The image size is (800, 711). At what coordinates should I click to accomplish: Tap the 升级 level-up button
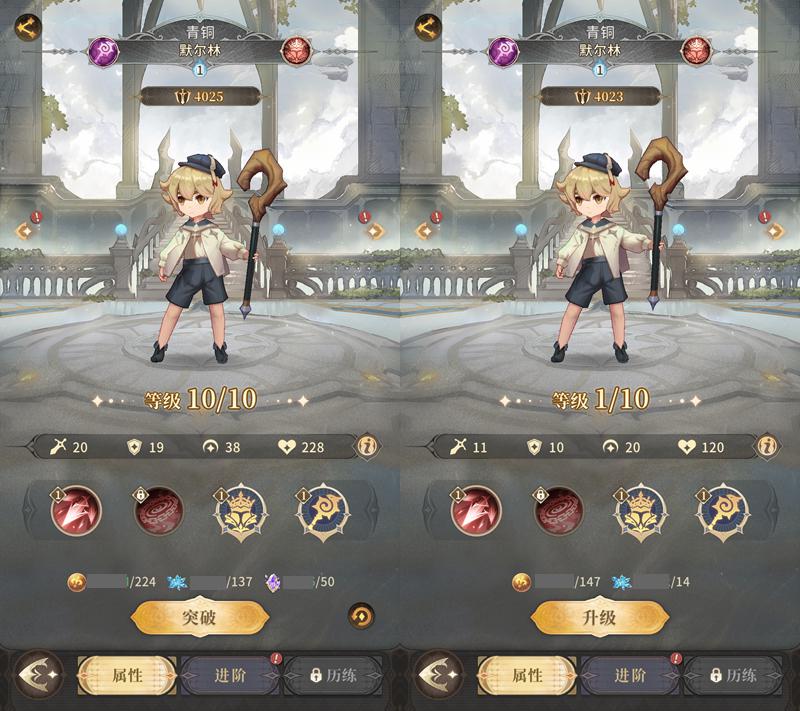click(x=598, y=618)
